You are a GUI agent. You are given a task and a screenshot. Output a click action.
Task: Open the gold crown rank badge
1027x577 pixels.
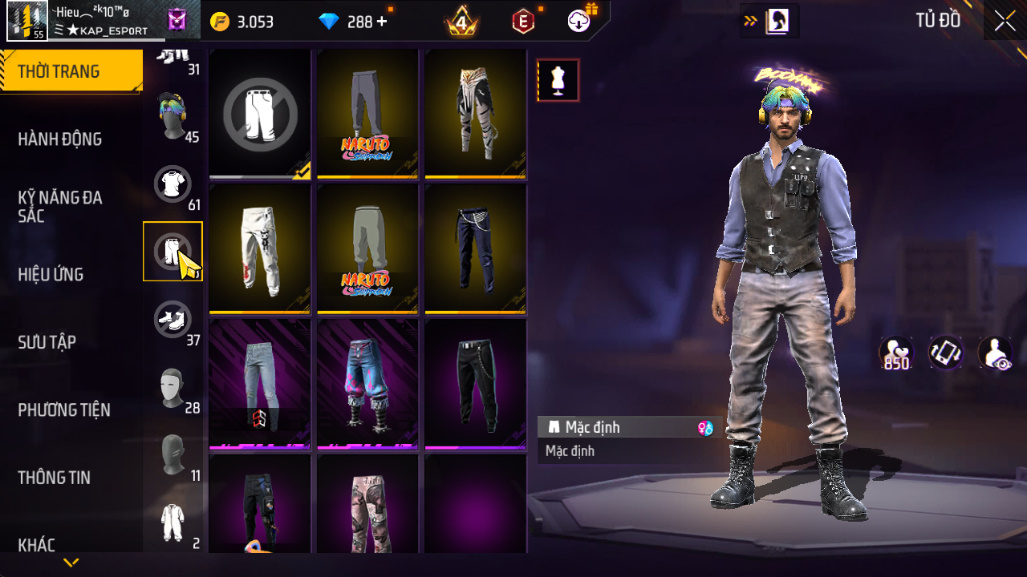(462, 21)
